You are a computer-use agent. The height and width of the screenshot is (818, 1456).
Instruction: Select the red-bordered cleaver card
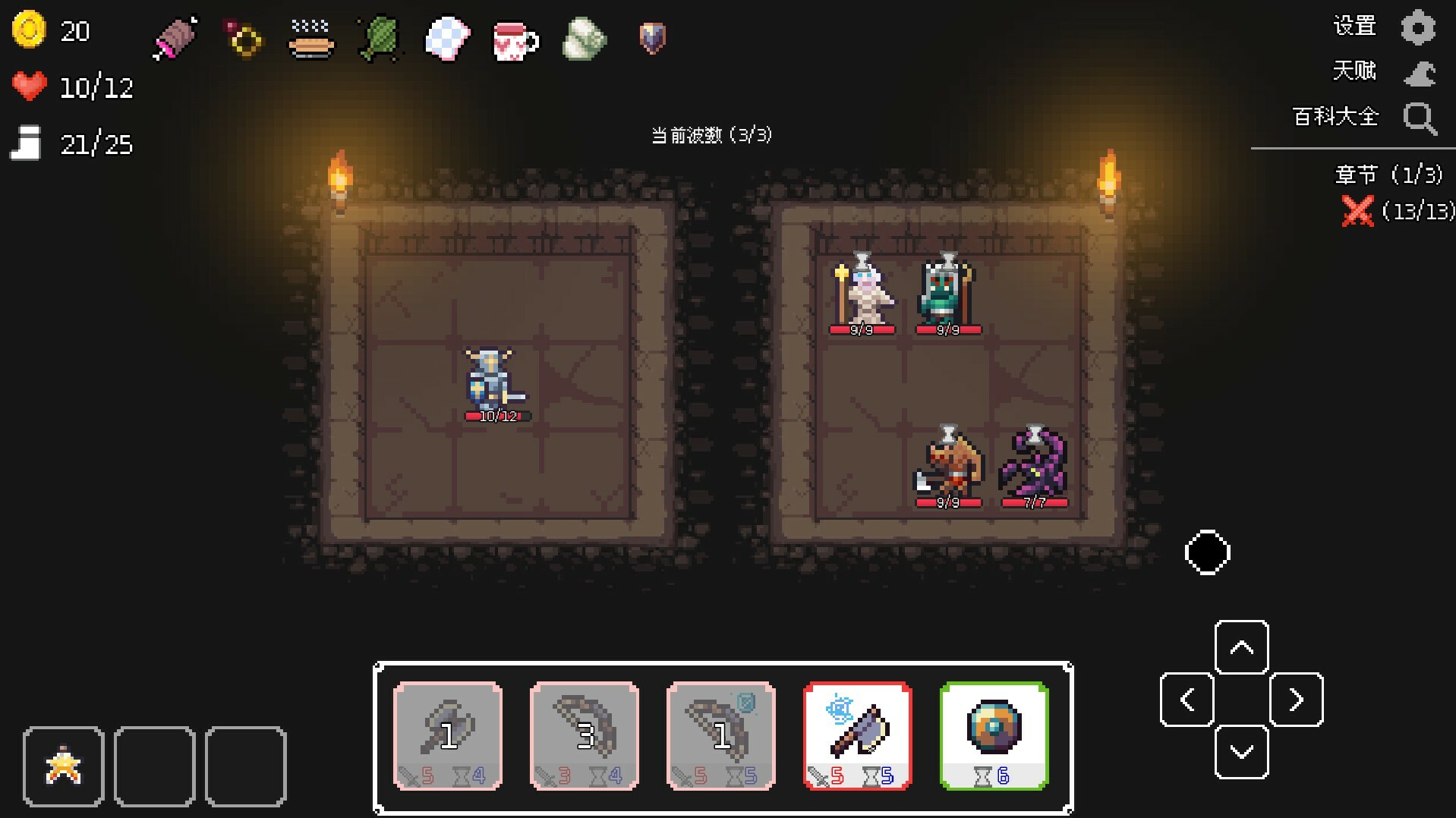[x=857, y=736]
